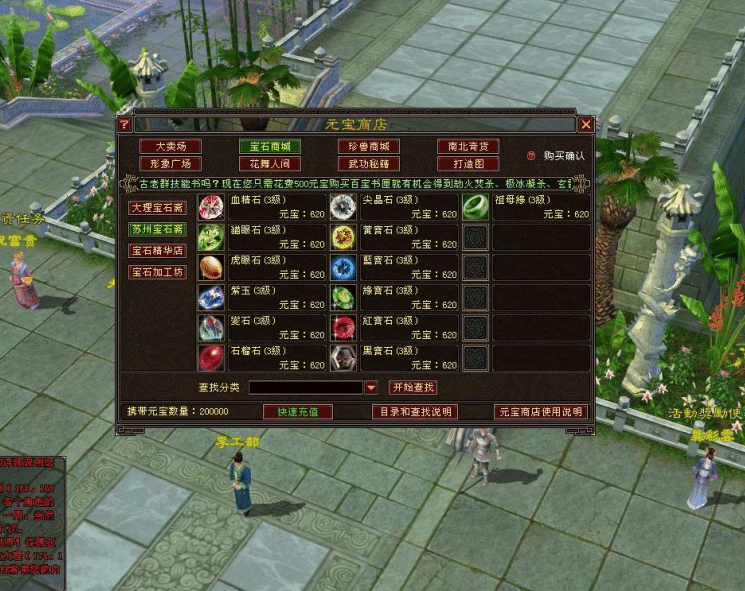Buy the 血精石 red gem item
The height and width of the screenshot is (591, 745).
tap(211, 207)
